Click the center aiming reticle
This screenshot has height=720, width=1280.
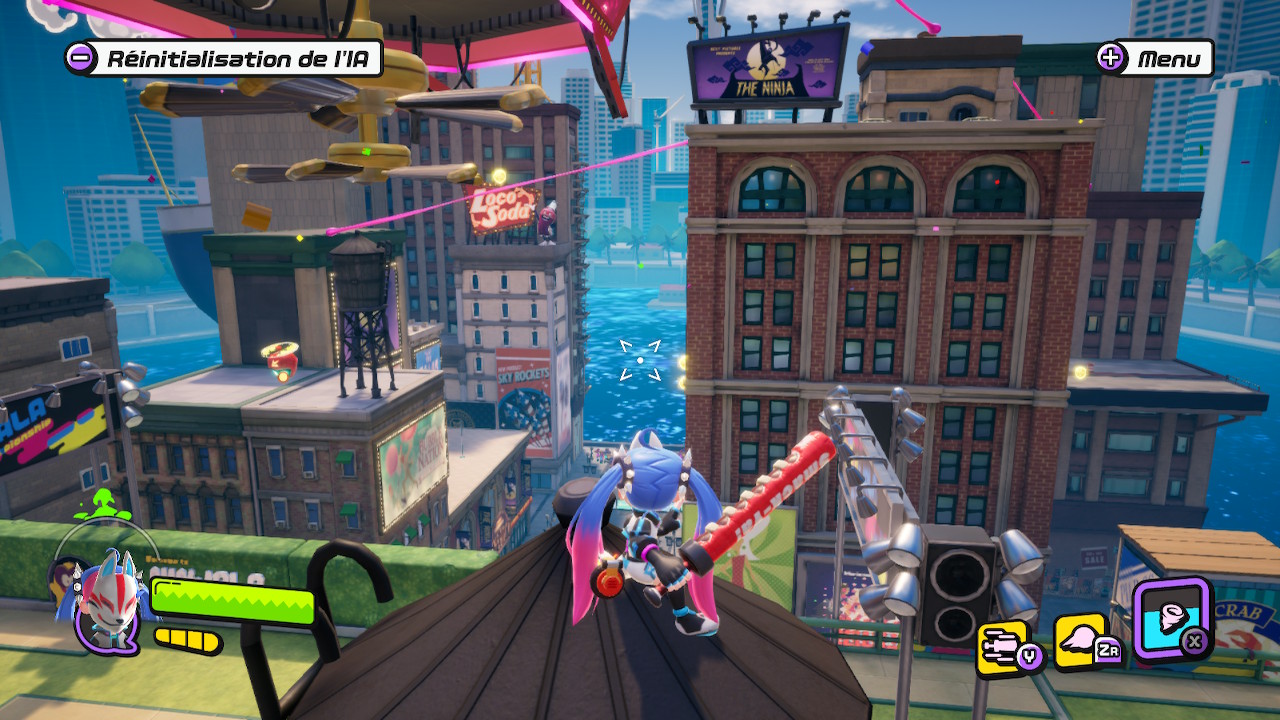[x=640, y=362]
